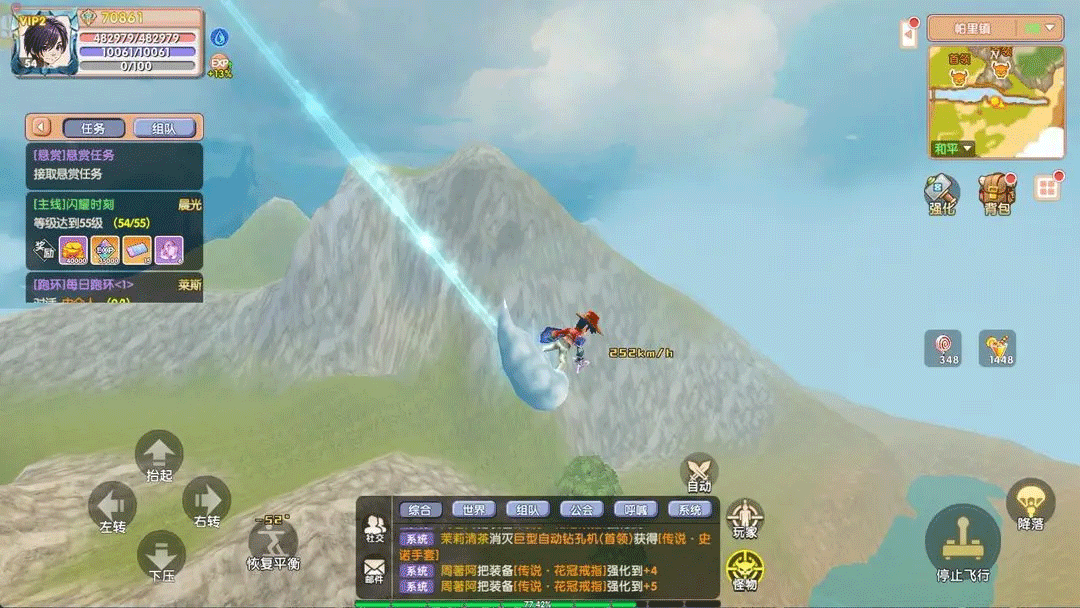
Task: Switch to the 组队 team tab
Action: (x=164, y=128)
